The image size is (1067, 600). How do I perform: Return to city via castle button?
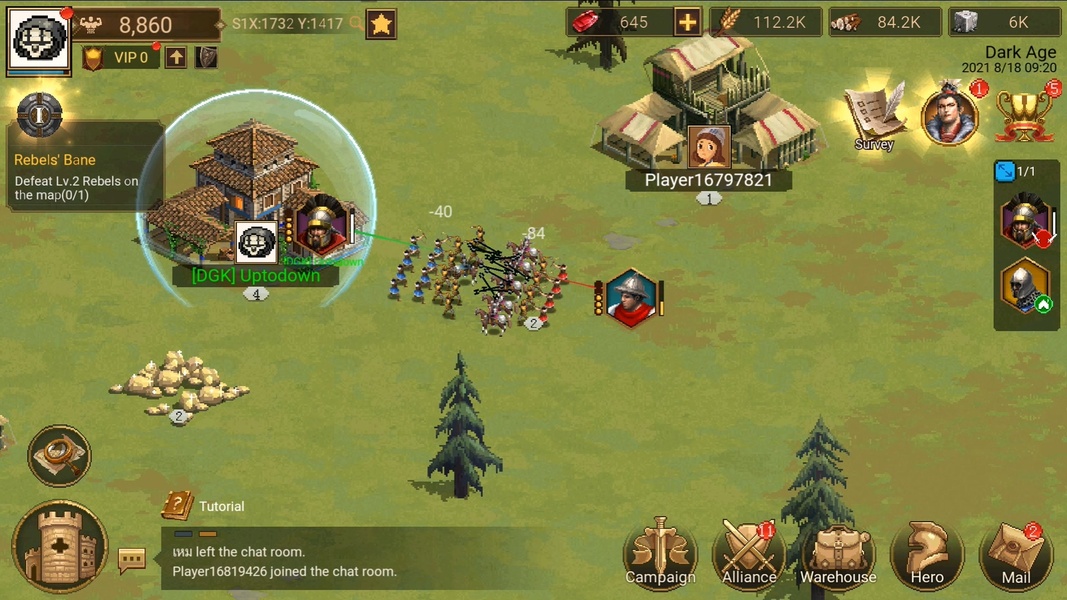click(60, 547)
